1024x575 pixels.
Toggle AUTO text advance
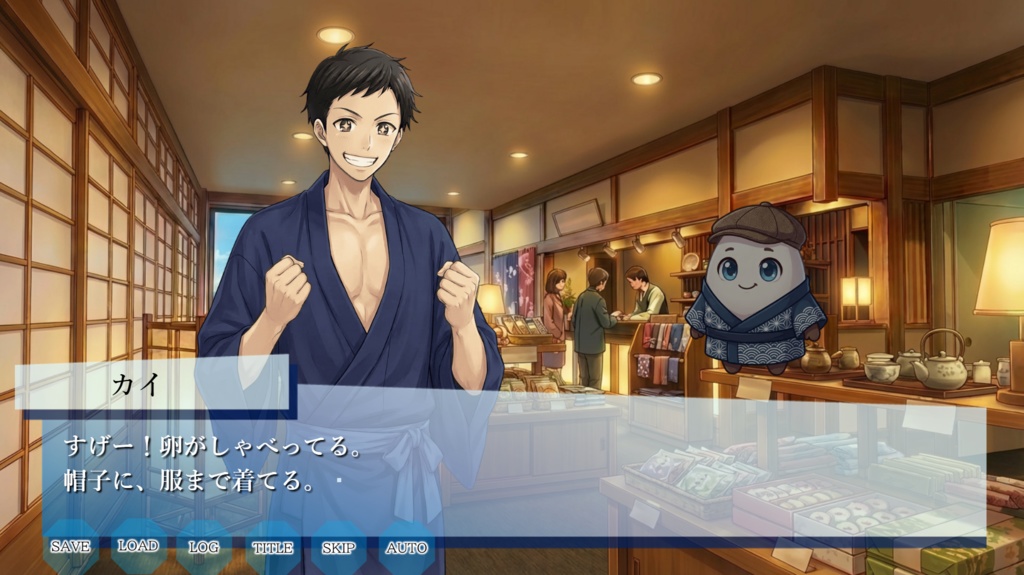406,547
